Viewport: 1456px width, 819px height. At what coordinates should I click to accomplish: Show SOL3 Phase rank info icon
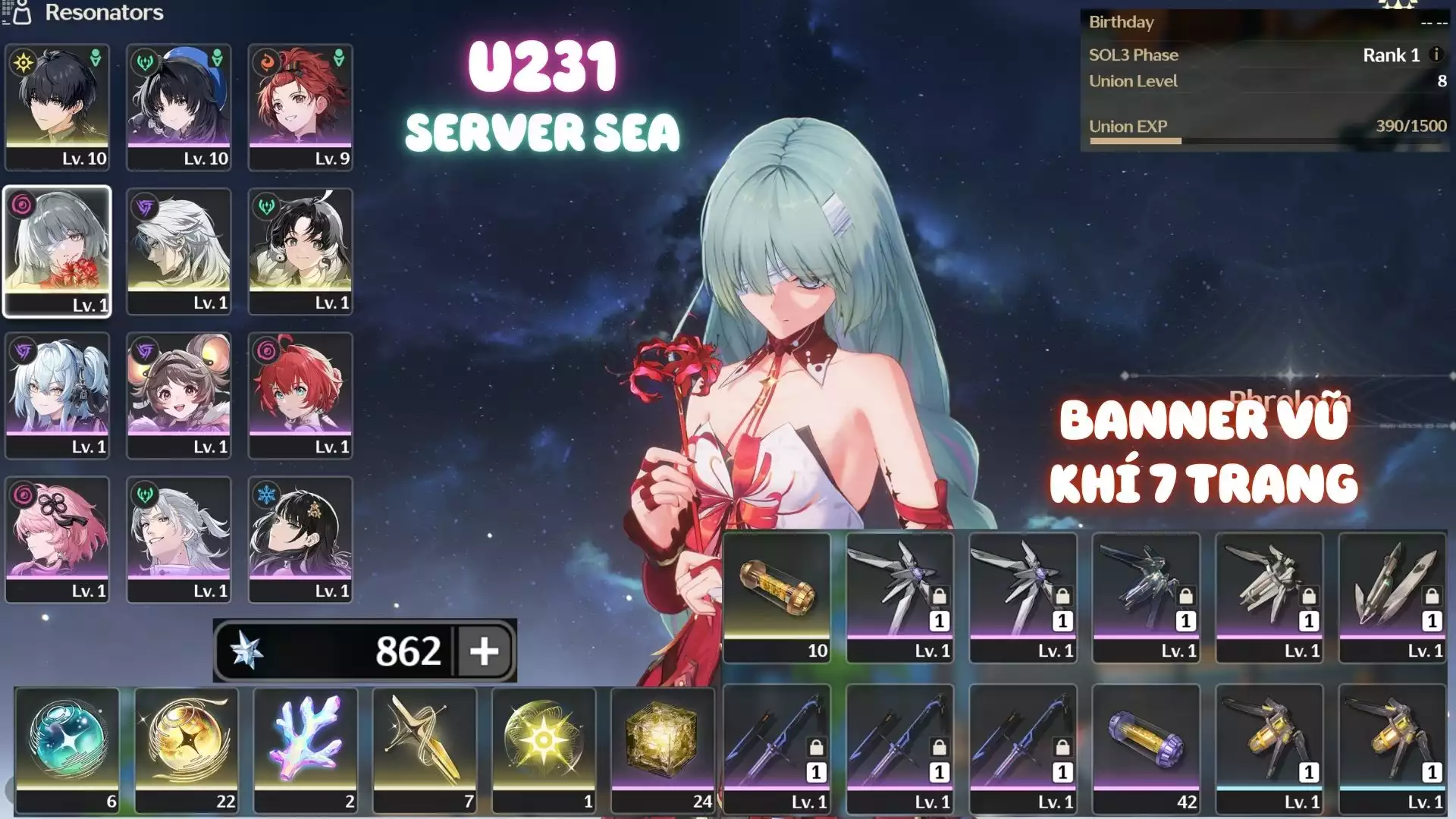[x=1436, y=55]
